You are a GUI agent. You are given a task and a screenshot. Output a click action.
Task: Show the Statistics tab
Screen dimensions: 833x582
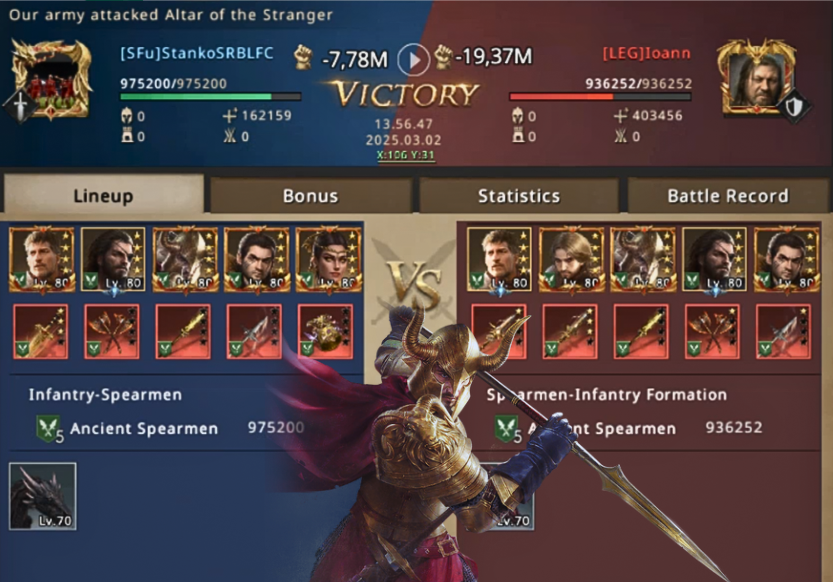(x=518, y=196)
